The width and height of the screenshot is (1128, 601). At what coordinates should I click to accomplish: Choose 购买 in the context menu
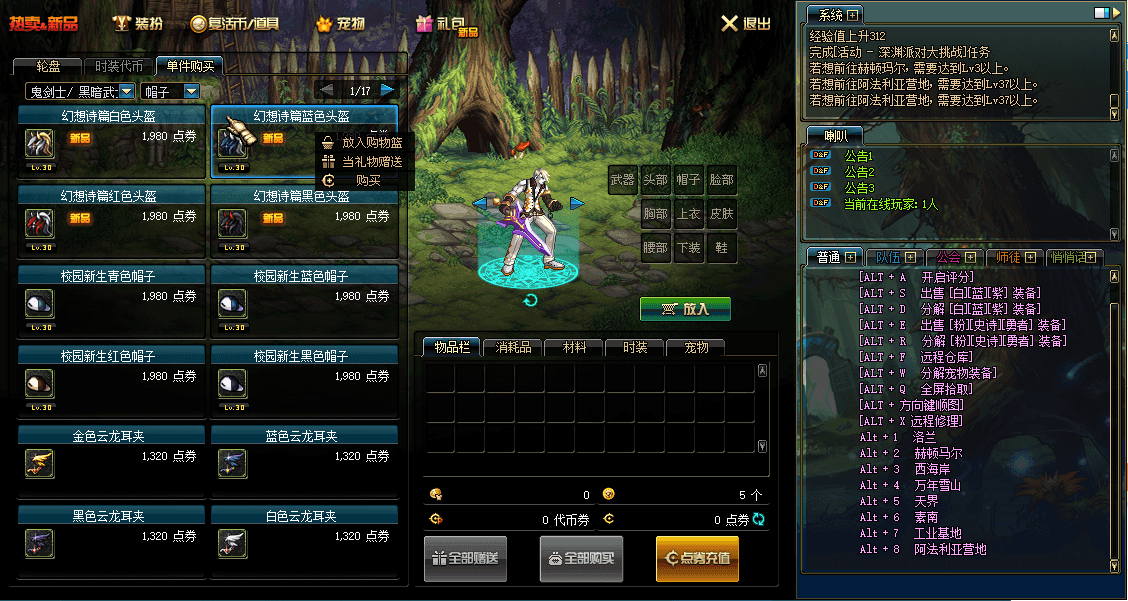pos(366,180)
